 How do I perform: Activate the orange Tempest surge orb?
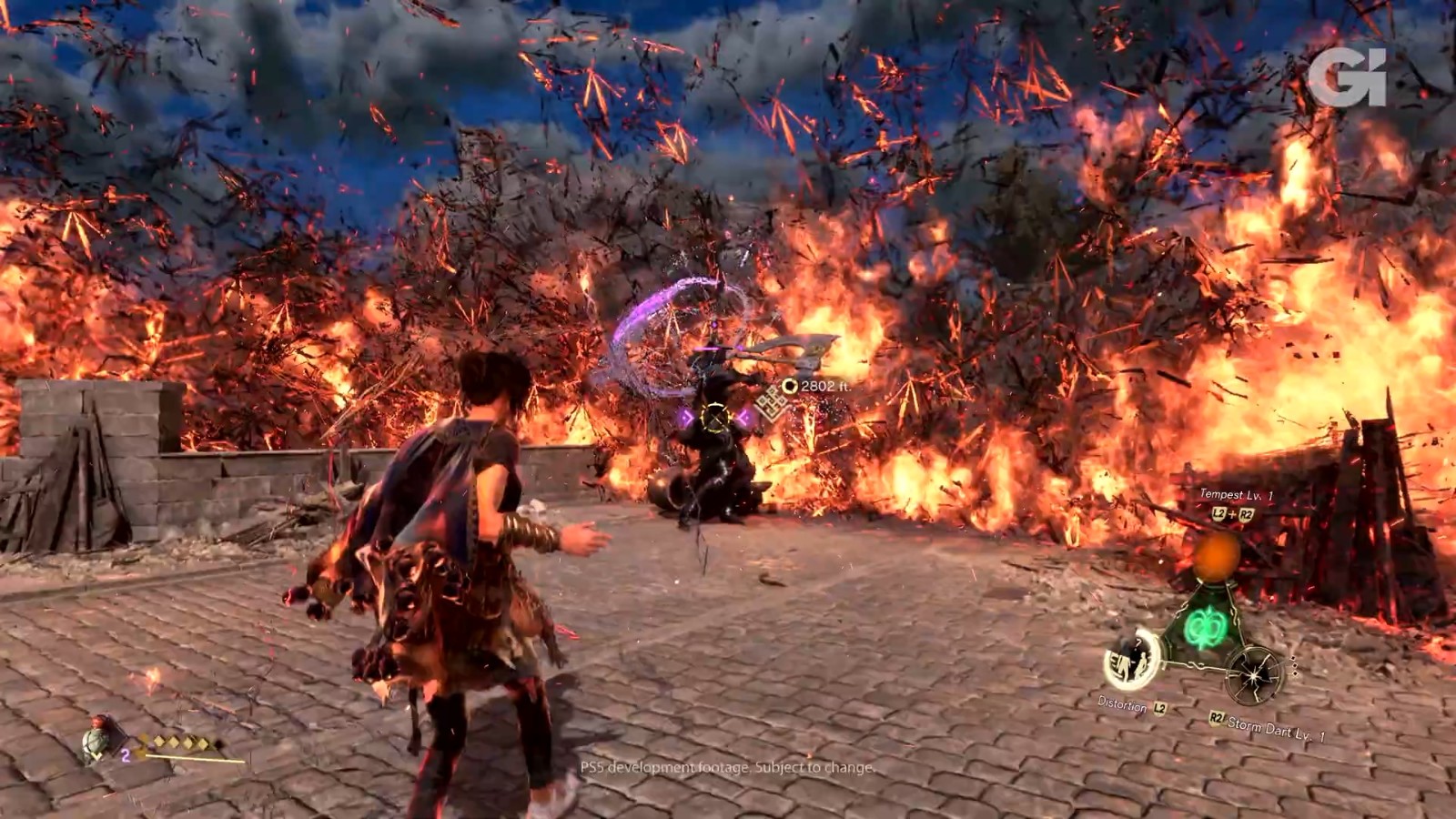tap(1218, 555)
